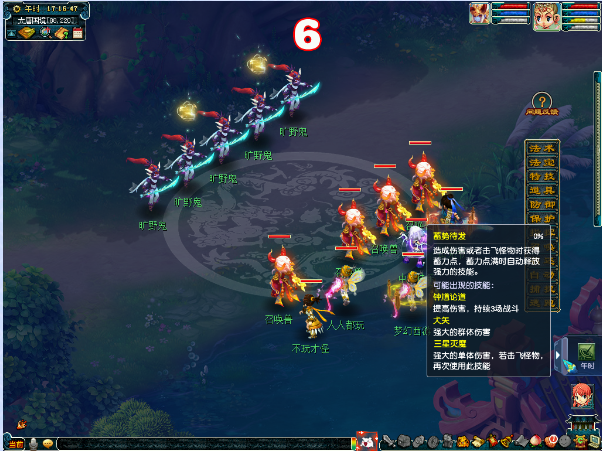Click the calendar icon under the clock
The height and width of the screenshot is (451, 602).
(77, 34)
